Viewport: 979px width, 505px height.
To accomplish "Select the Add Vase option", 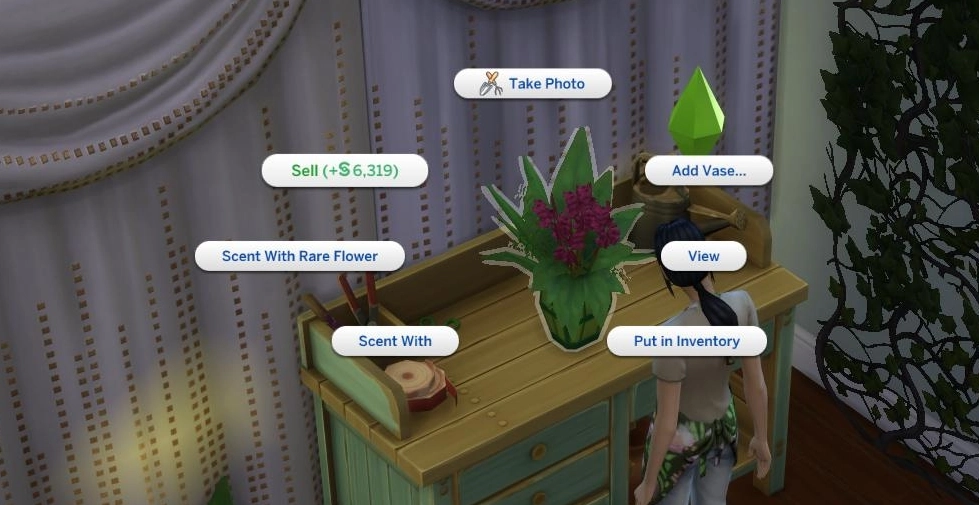I will point(708,171).
